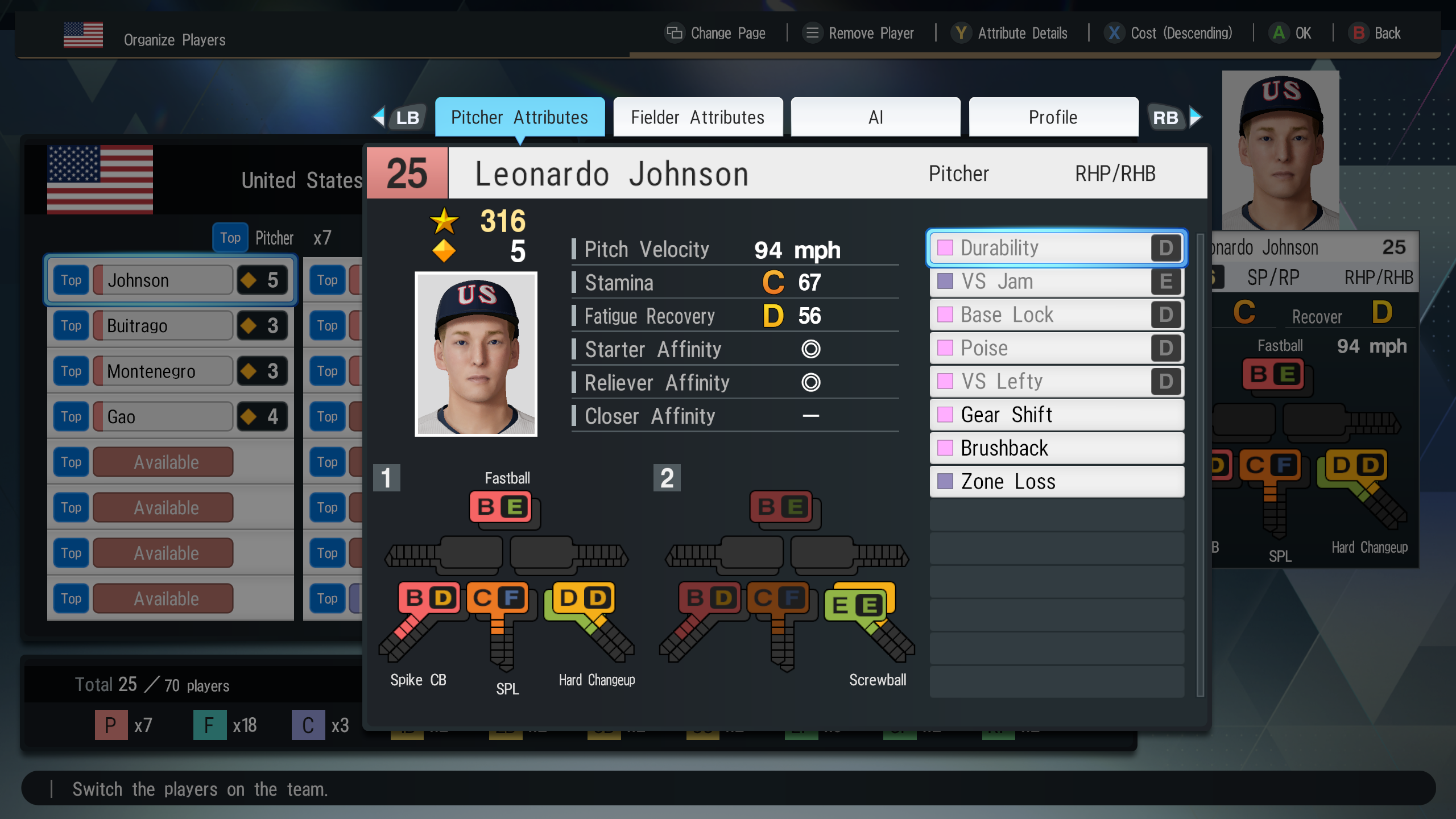Open the AI tab
The width and height of the screenshot is (1456, 819).
pyautogui.click(x=875, y=117)
